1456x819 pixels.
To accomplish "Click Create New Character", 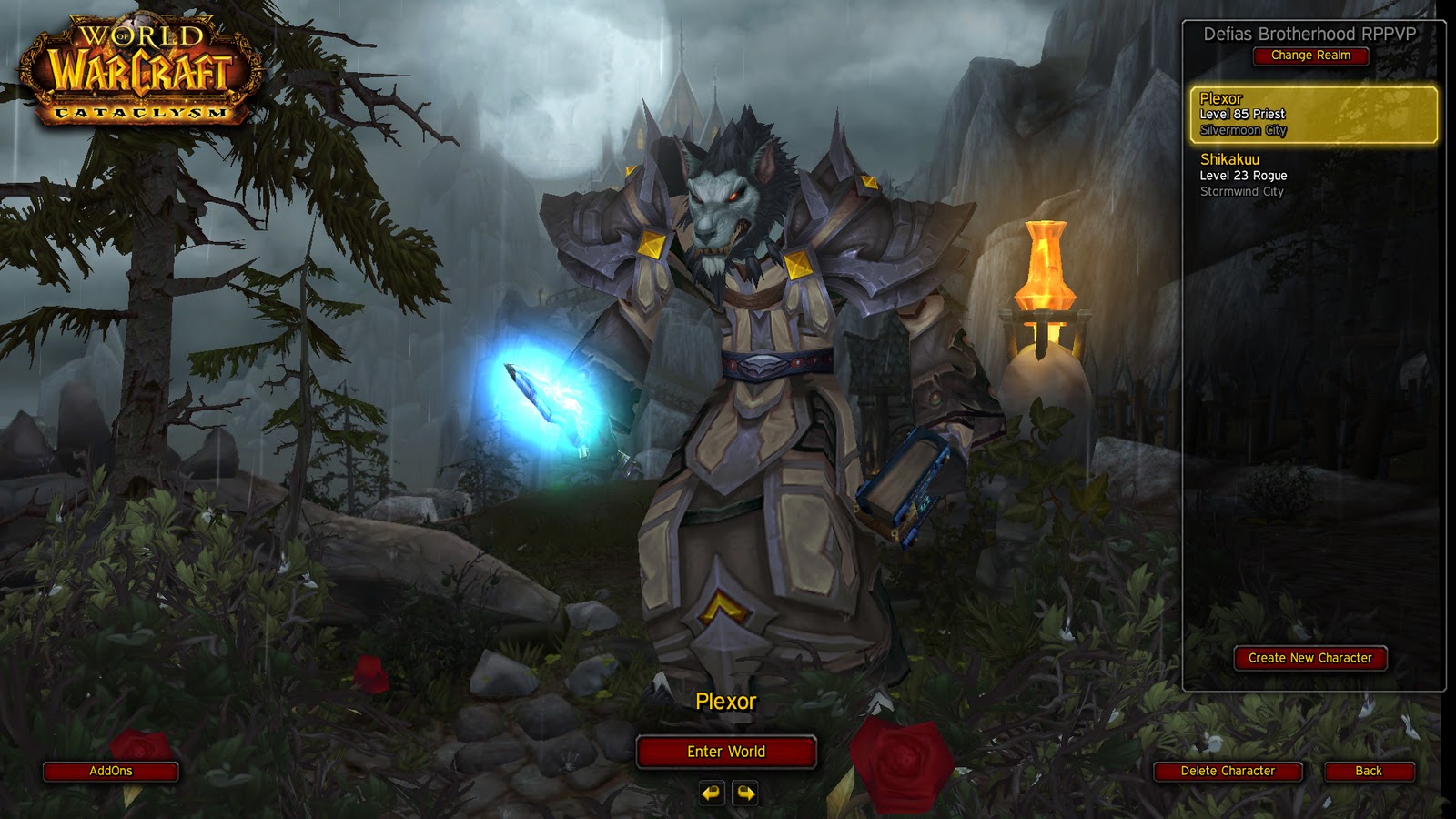I will click(x=1309, y=658).
